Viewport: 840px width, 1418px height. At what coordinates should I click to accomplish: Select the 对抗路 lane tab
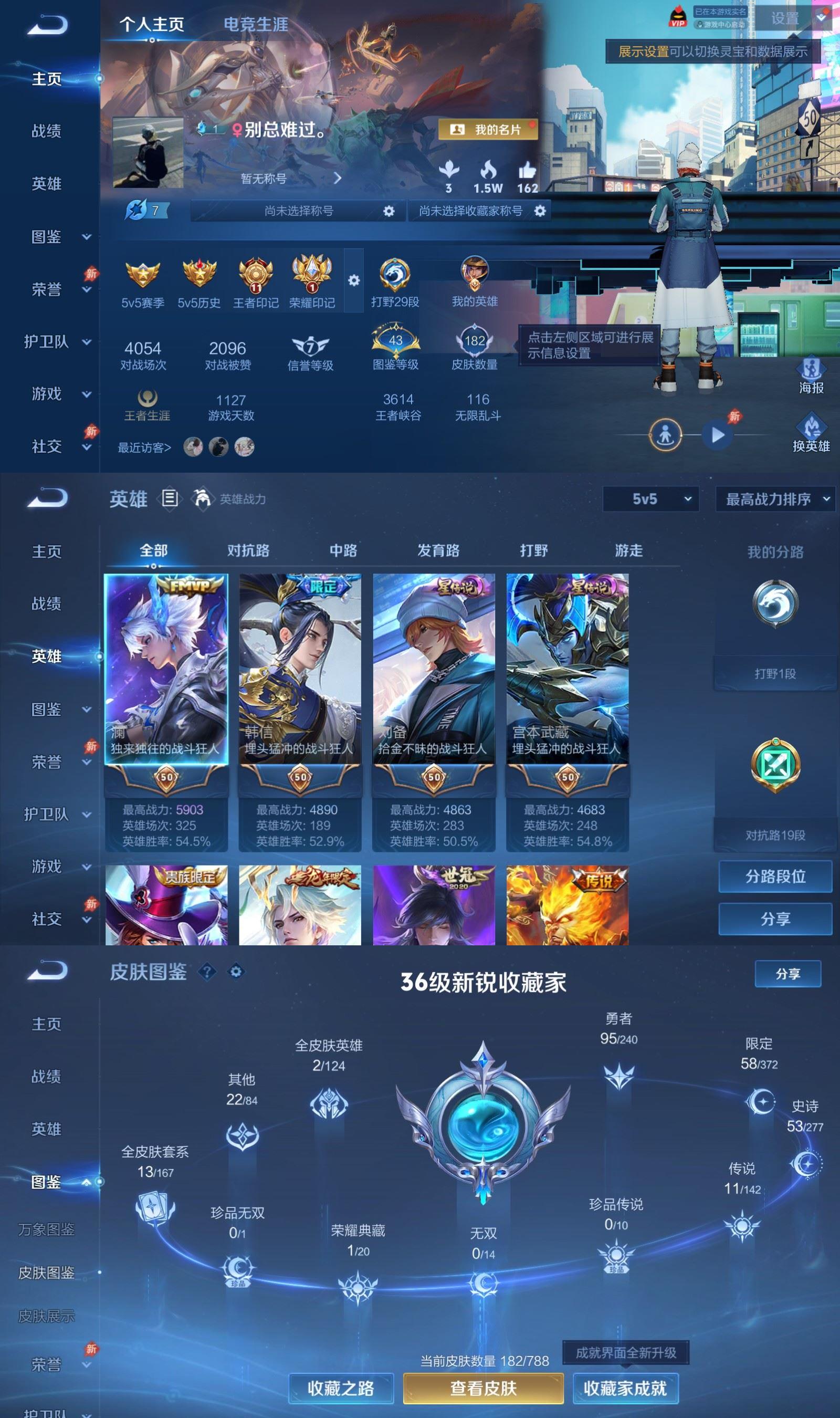point(247,550)
